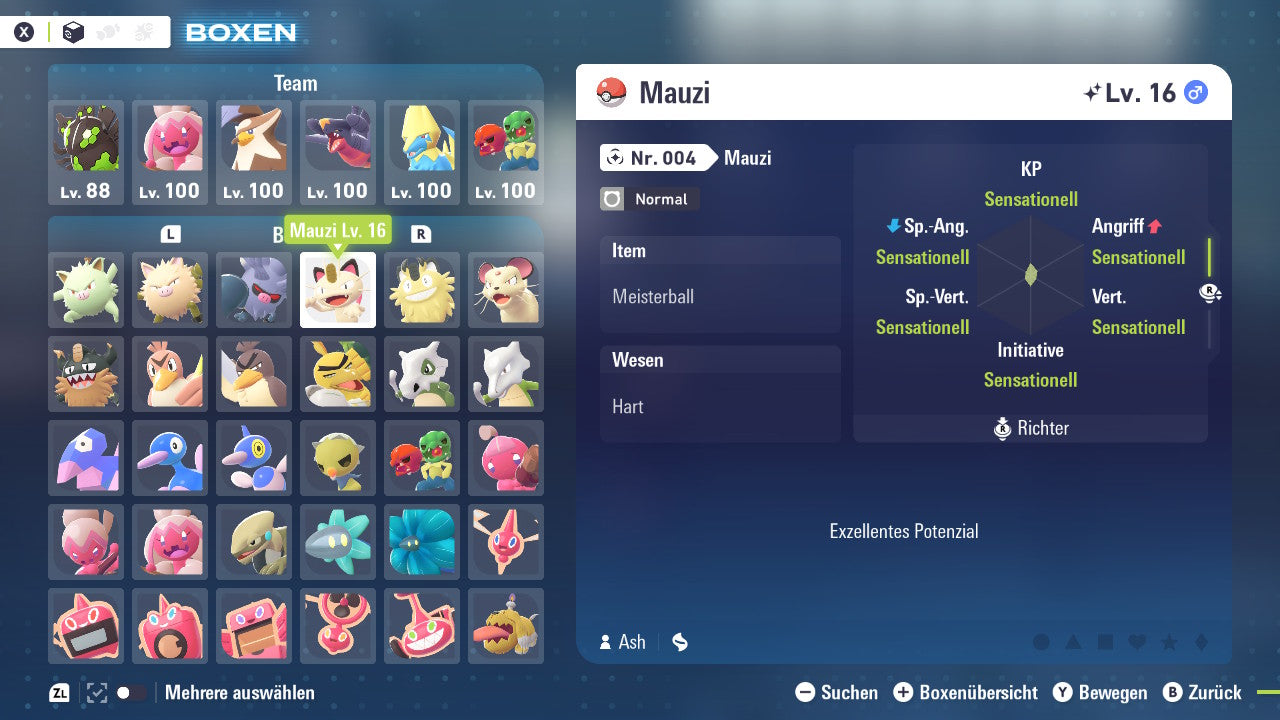
Task: Click the R-stick icon beside the stat chart
Action: (x=1210, y=293)
